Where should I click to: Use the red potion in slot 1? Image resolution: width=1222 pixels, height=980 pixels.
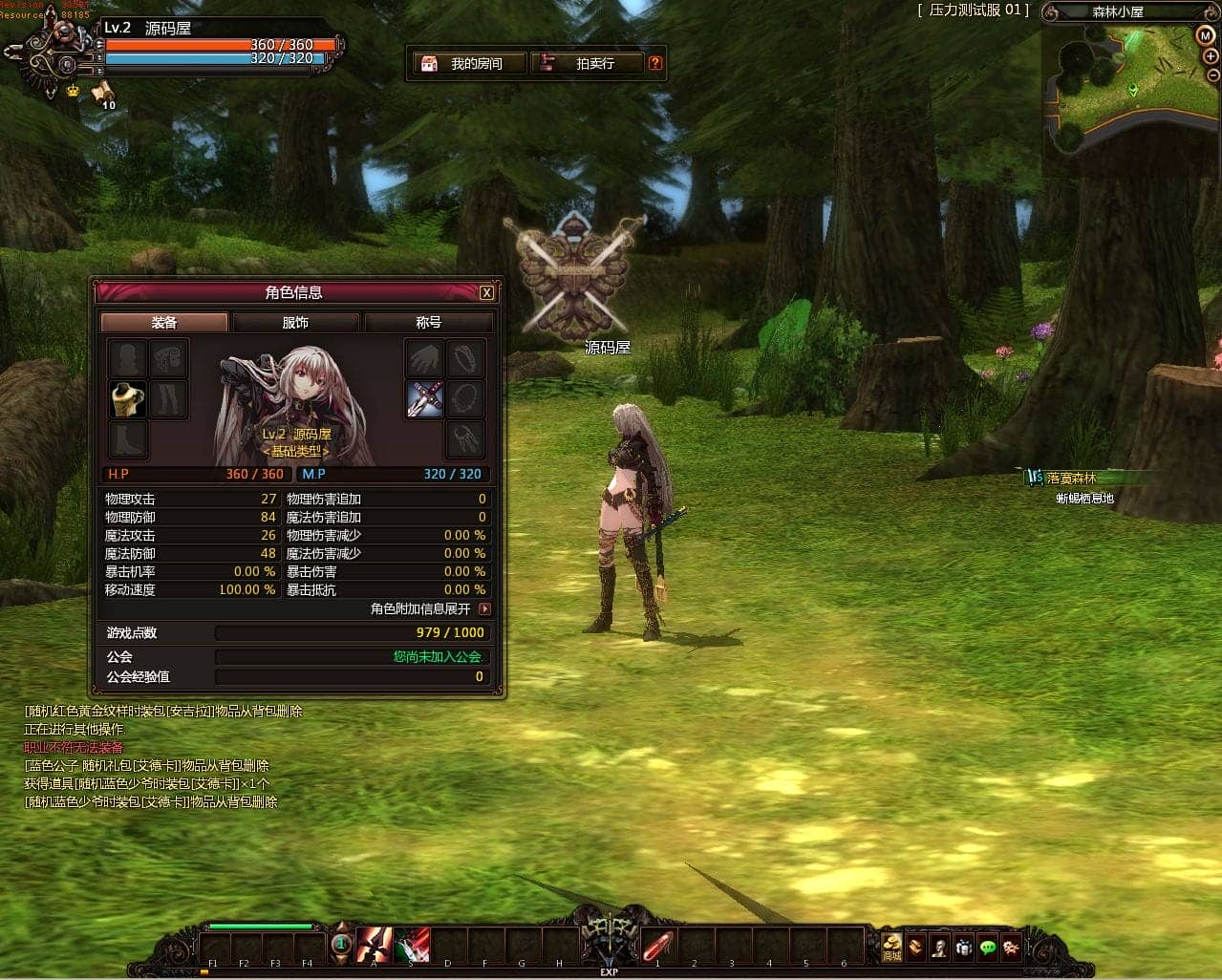tap(657, 945)
